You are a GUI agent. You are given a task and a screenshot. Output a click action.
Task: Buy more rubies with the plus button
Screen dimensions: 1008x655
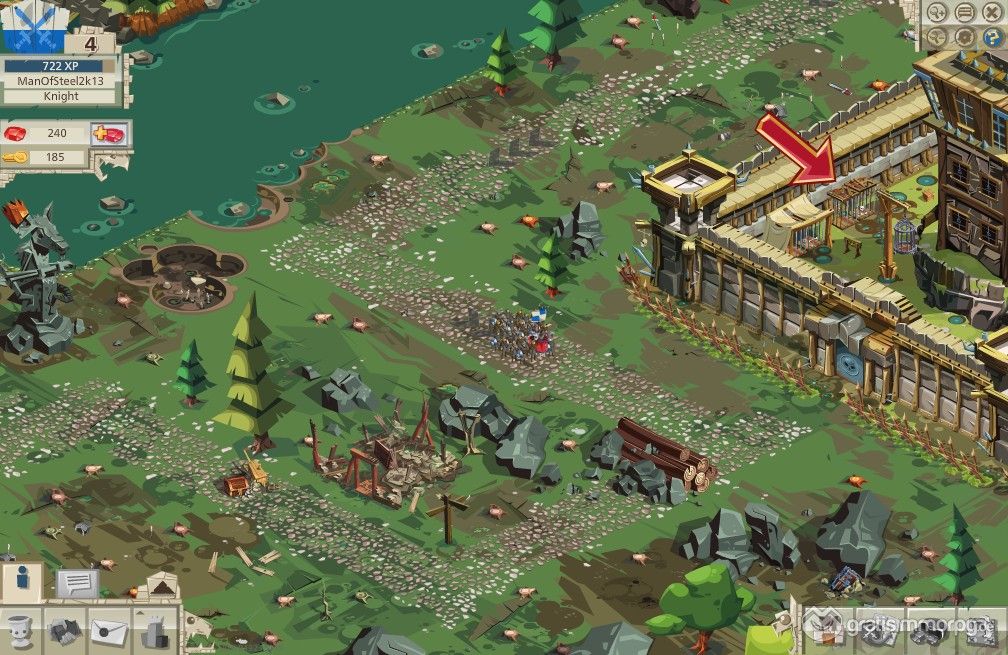[x=107, y=134]
